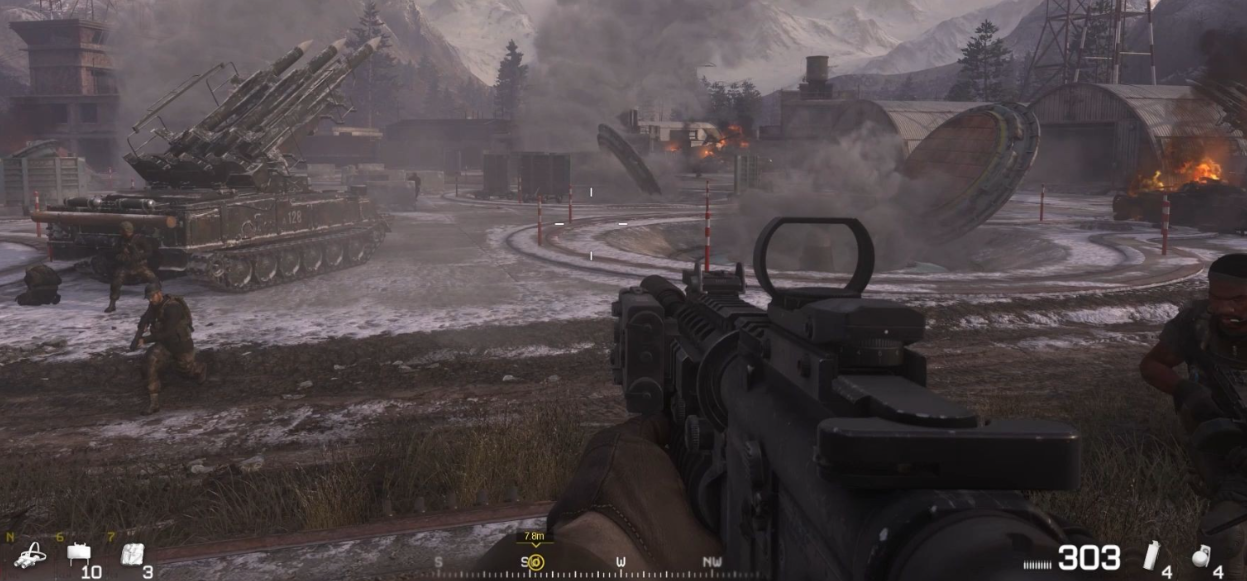
Task: Click the flashbang grenade icon
Action: tap(1152, 555)
